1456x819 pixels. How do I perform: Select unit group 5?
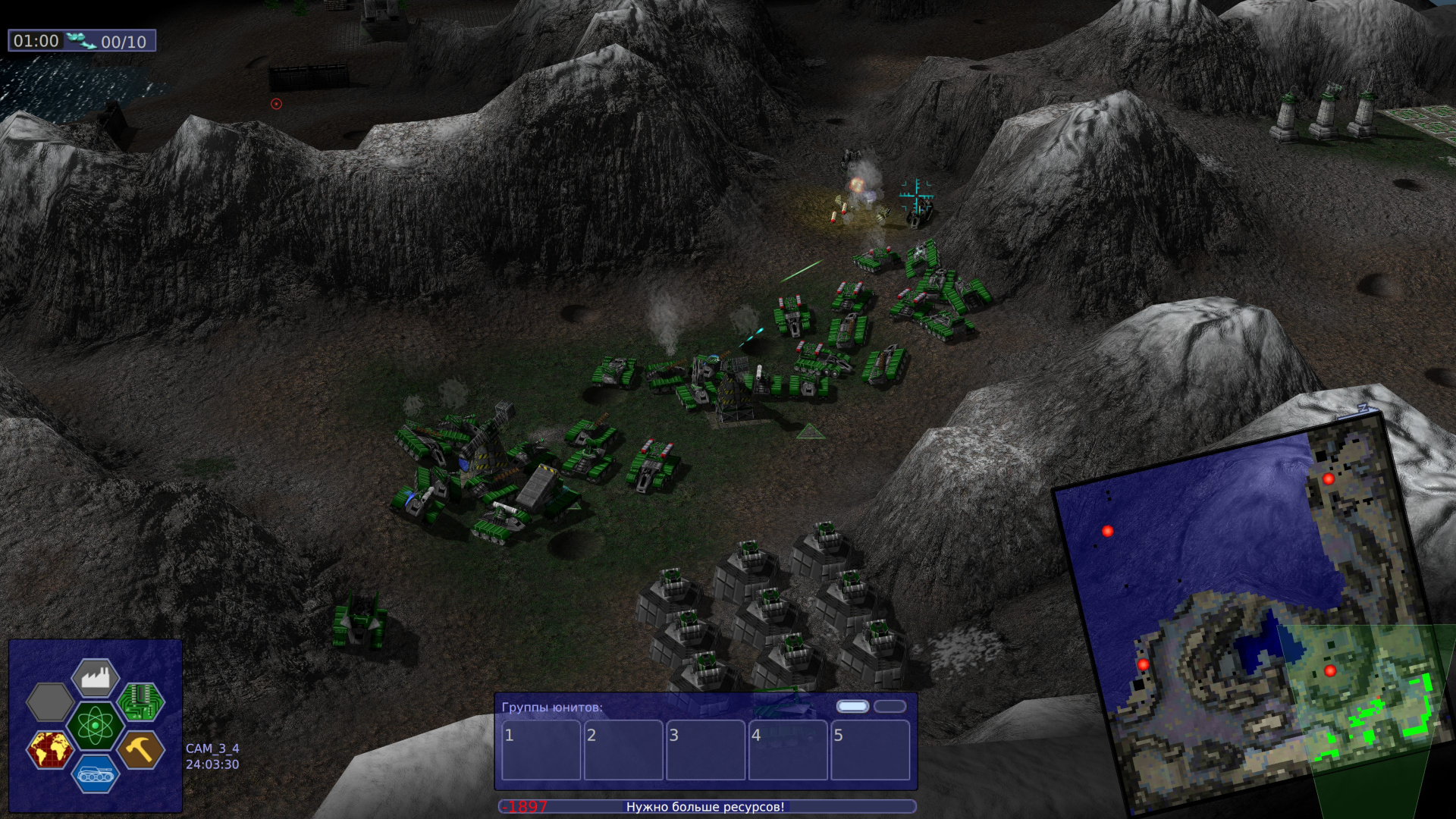pyautogui.click(x=869, y=749)
